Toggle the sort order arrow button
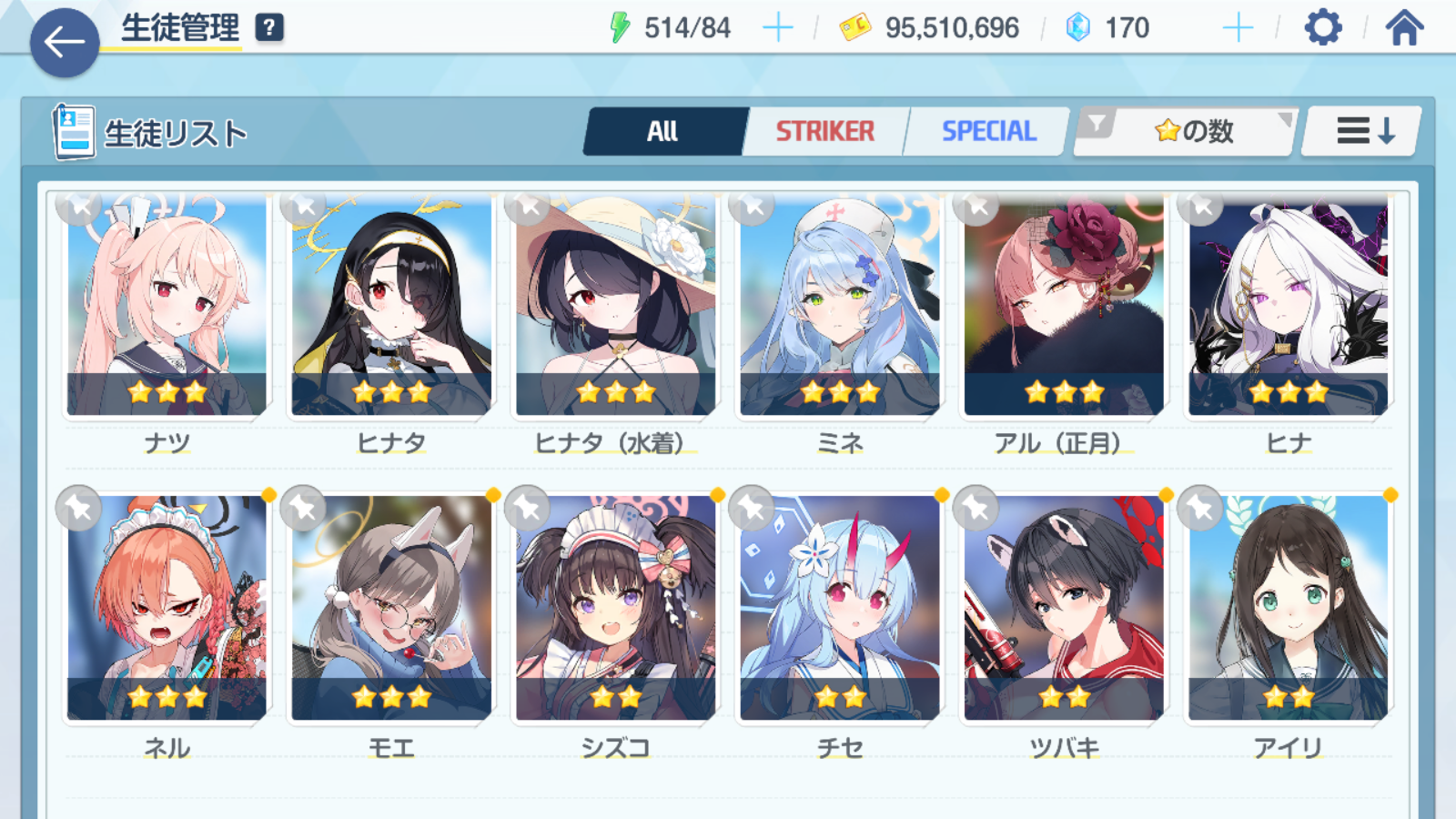This screenshot has height=819, width=1456. [1363, 132]
